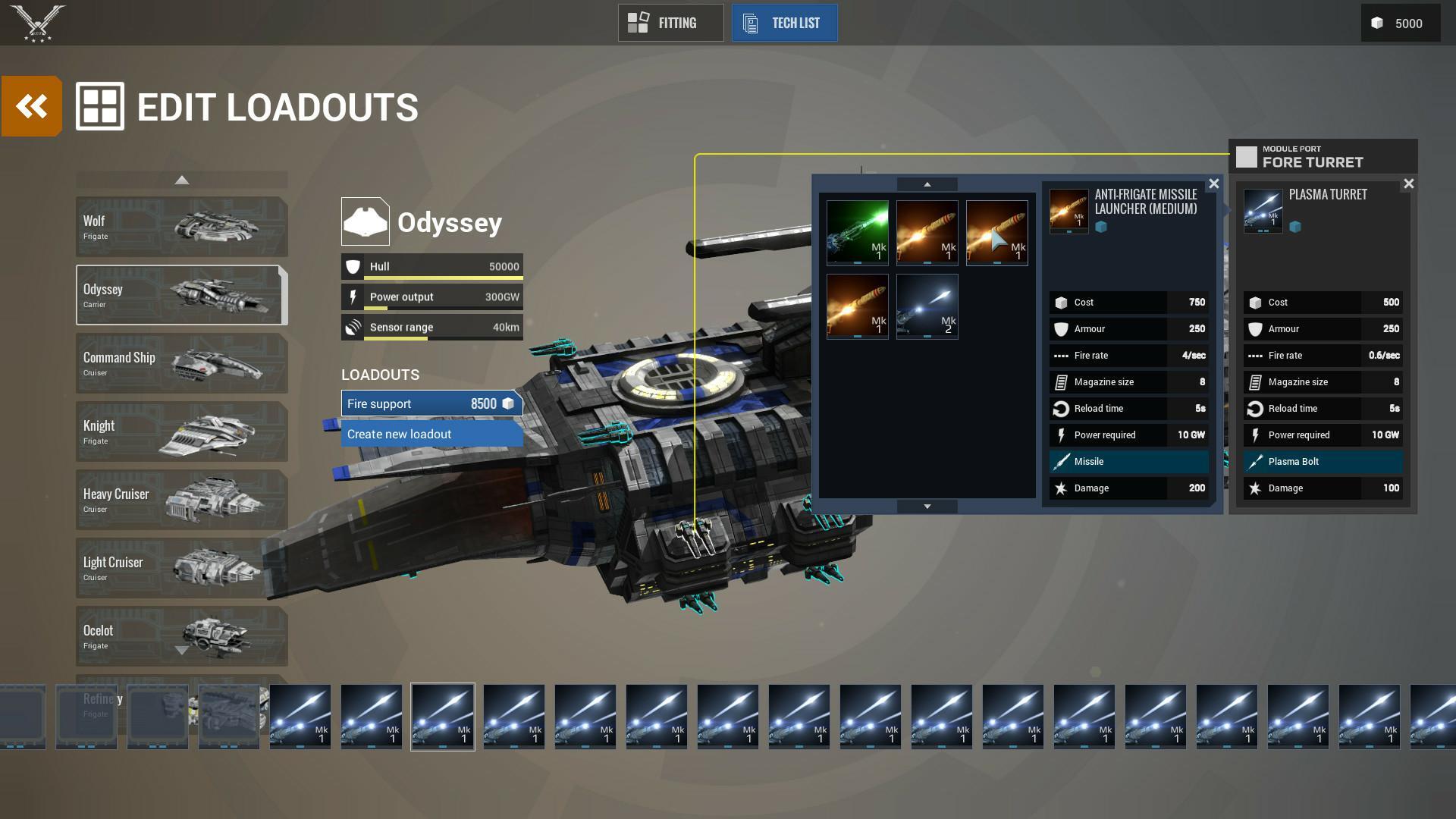This screenshot has width=1456, height=819.
Task: Open the Fitting tab
Action: click(670, 23)
